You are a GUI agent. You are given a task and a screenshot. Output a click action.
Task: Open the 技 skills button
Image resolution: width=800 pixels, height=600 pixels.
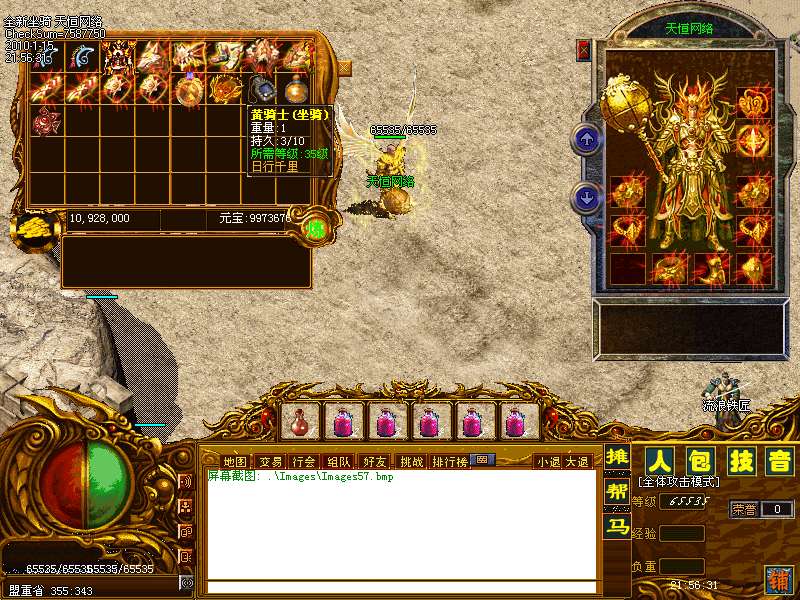(x=739, y=462)
